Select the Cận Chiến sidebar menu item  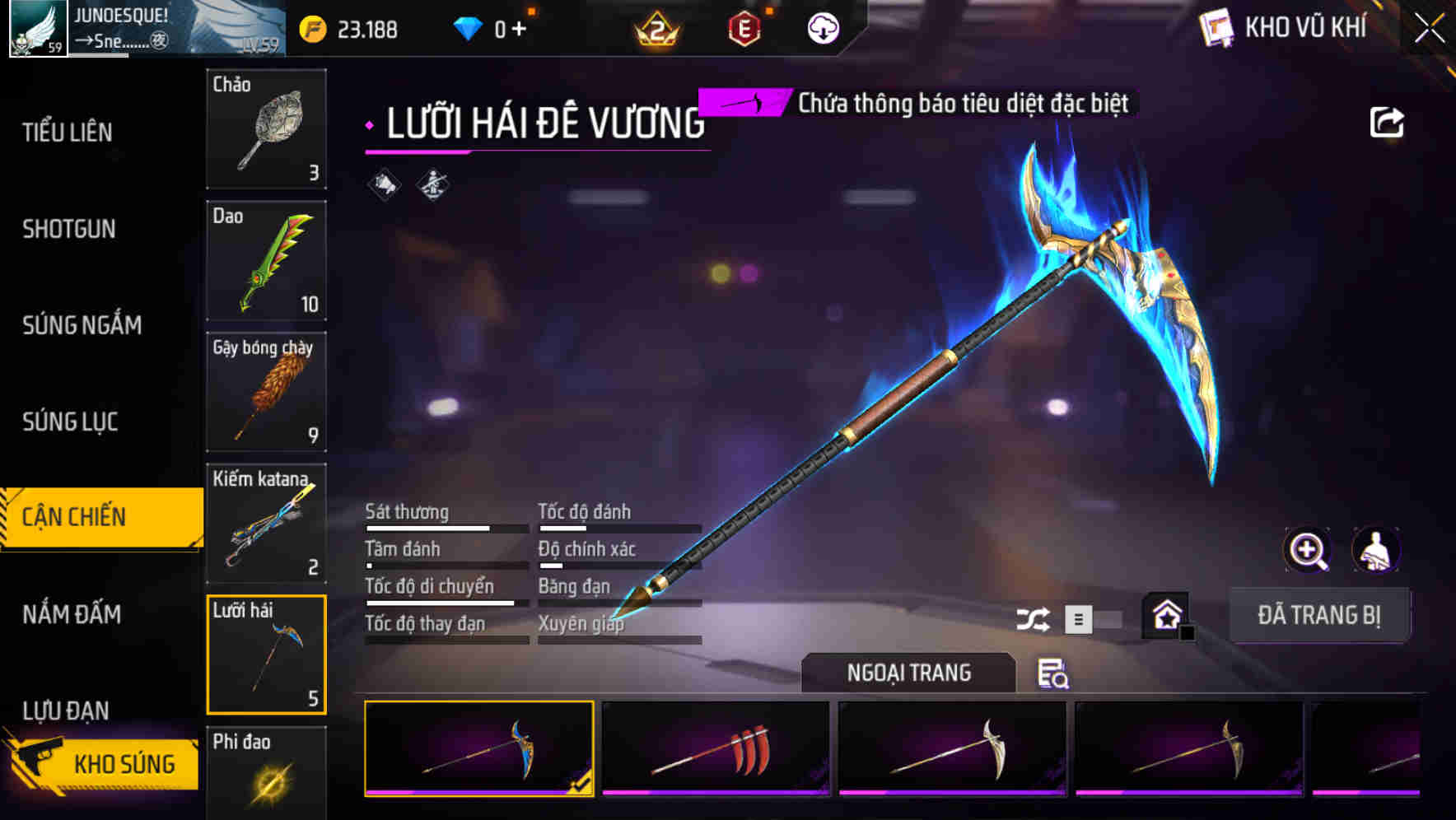91,517
